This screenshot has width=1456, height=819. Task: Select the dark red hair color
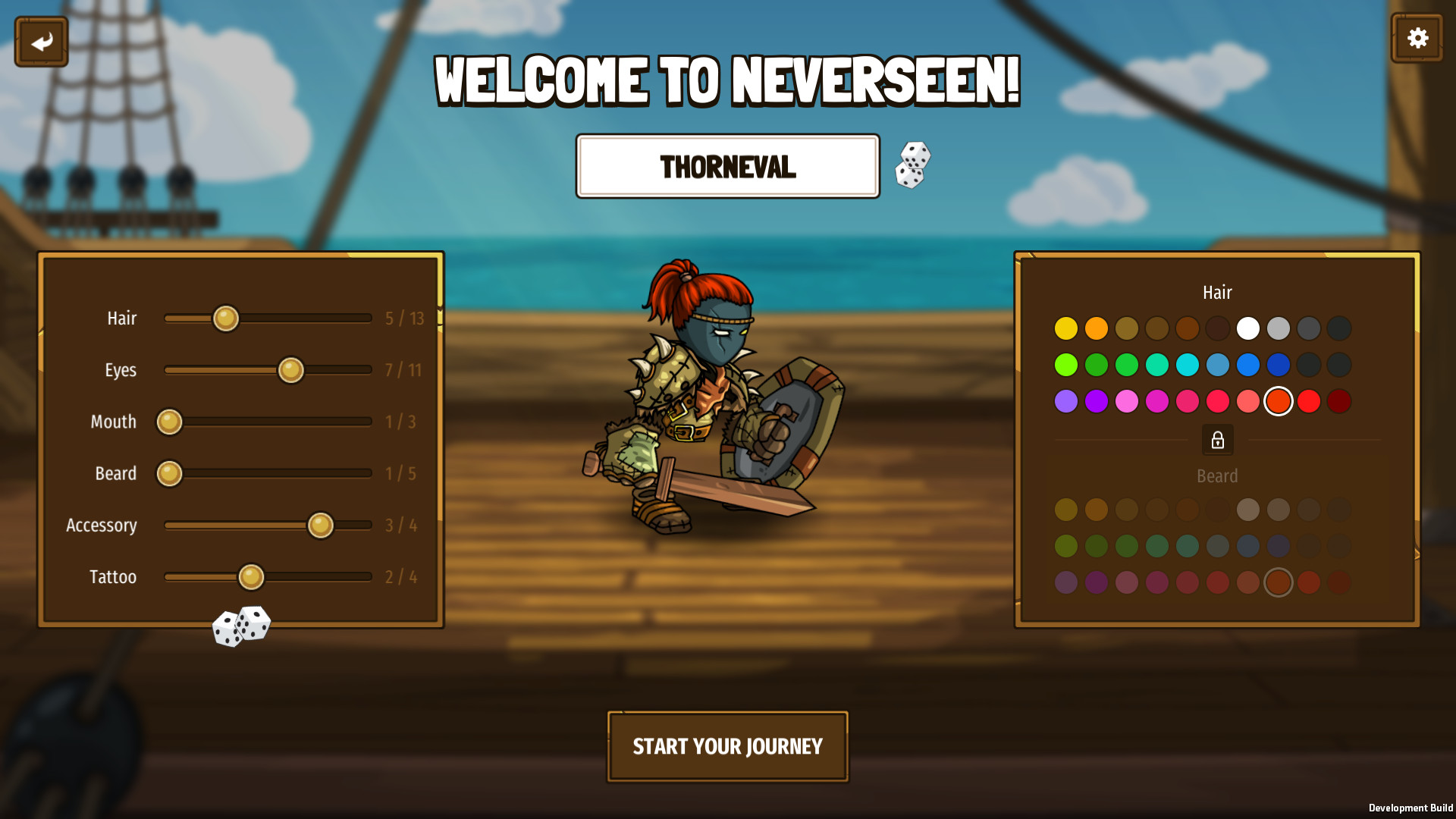(1339, 401)
